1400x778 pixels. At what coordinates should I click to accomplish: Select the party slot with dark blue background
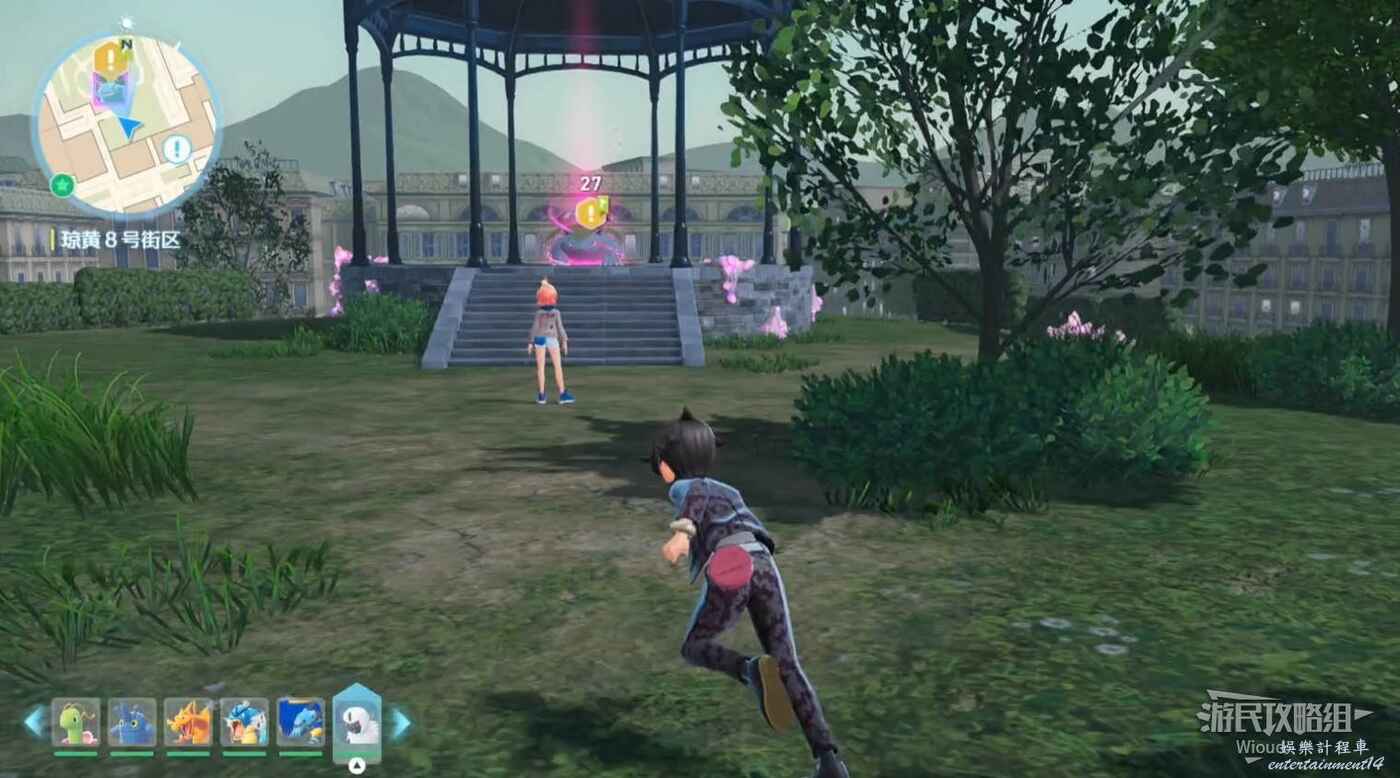tap(300, 722)
